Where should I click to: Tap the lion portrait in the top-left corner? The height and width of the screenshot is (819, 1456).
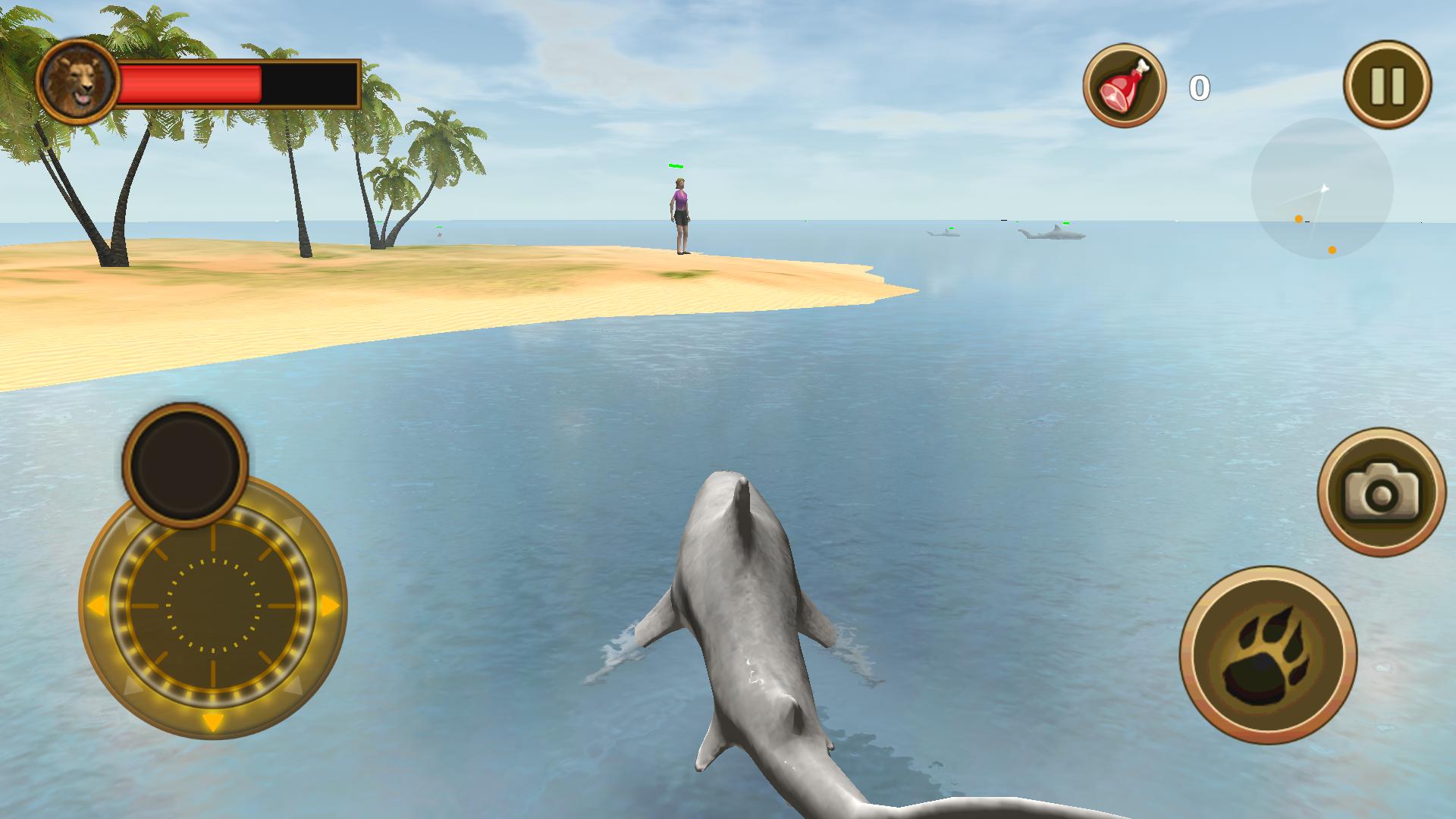(x=77, y=80)
